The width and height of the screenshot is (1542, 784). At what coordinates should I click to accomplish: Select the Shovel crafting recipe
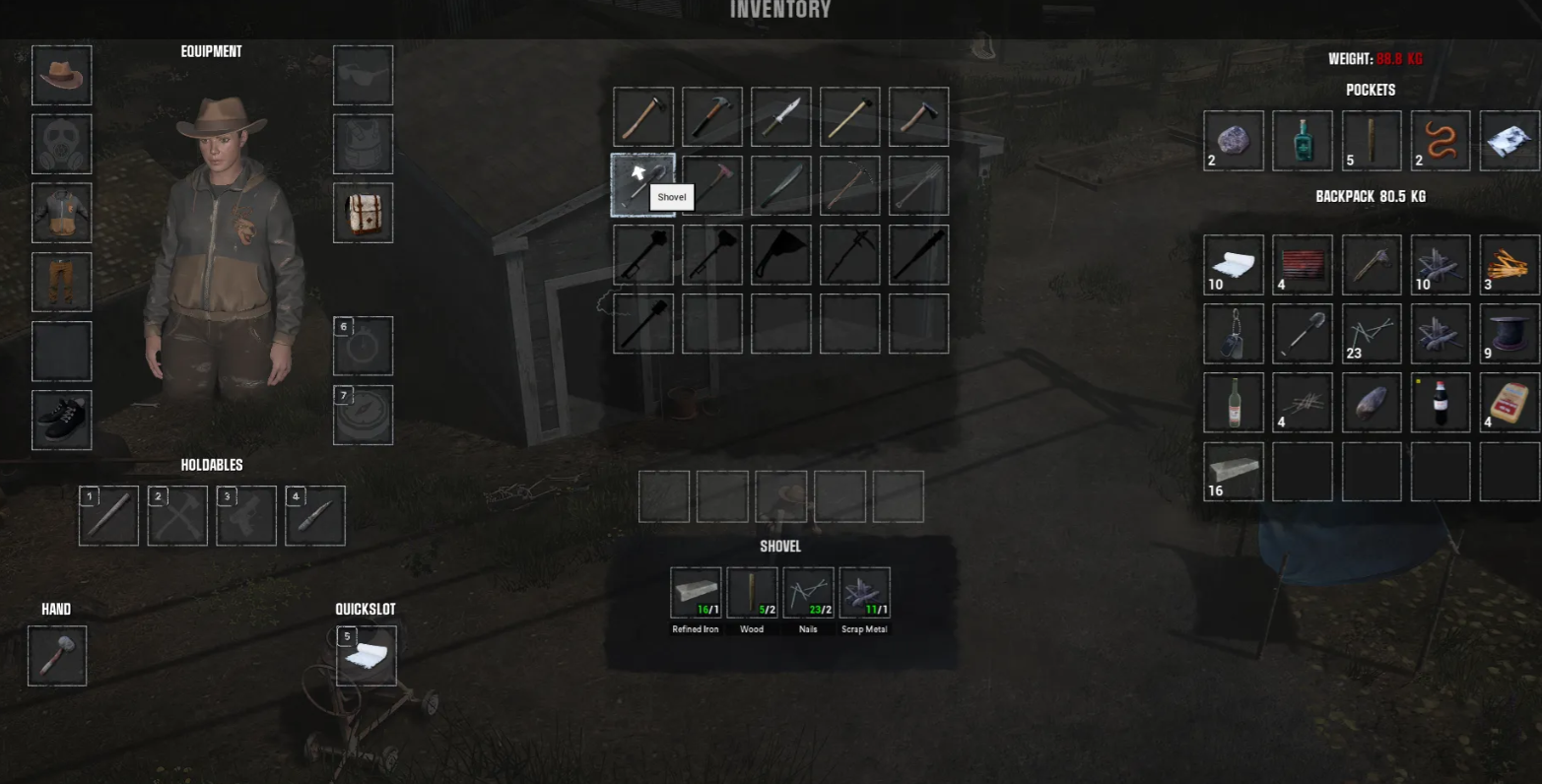642,185
